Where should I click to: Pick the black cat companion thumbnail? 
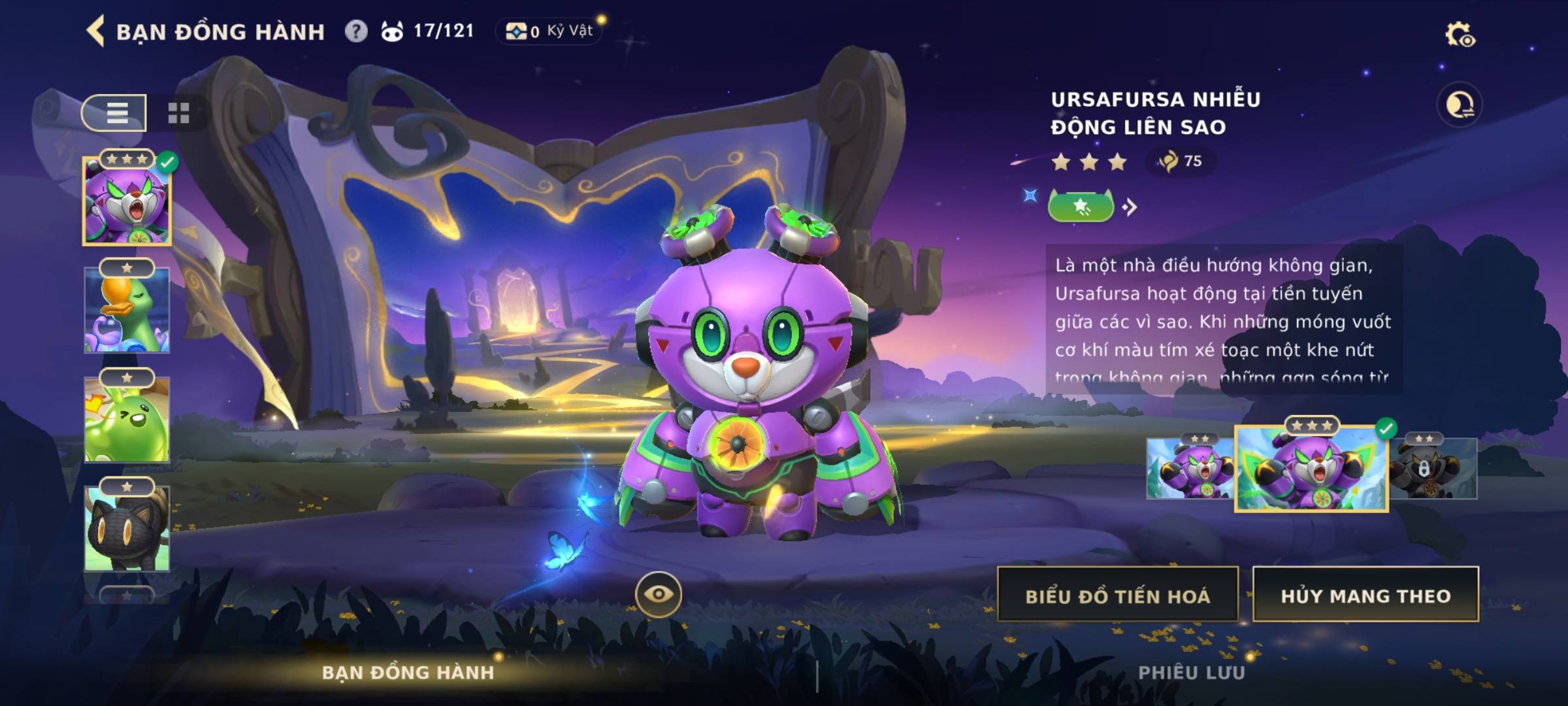127,528
